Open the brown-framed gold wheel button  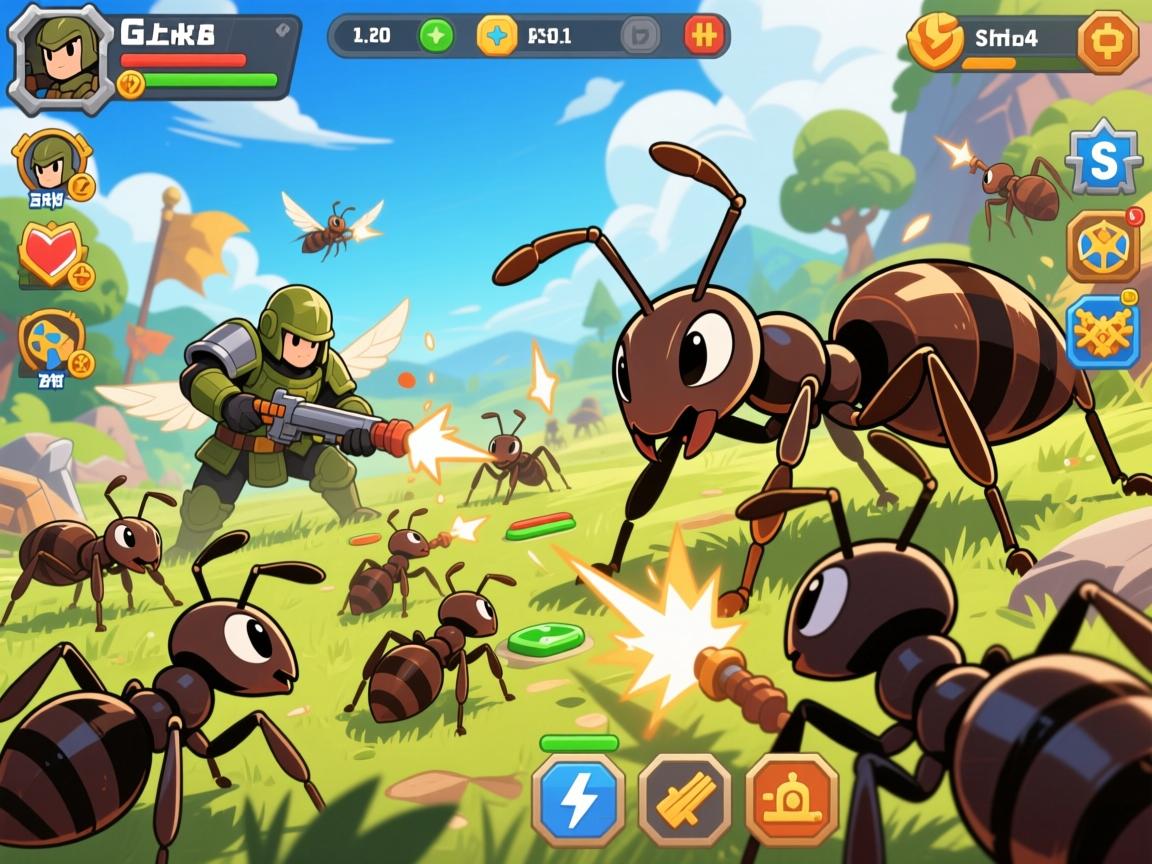1103,247
